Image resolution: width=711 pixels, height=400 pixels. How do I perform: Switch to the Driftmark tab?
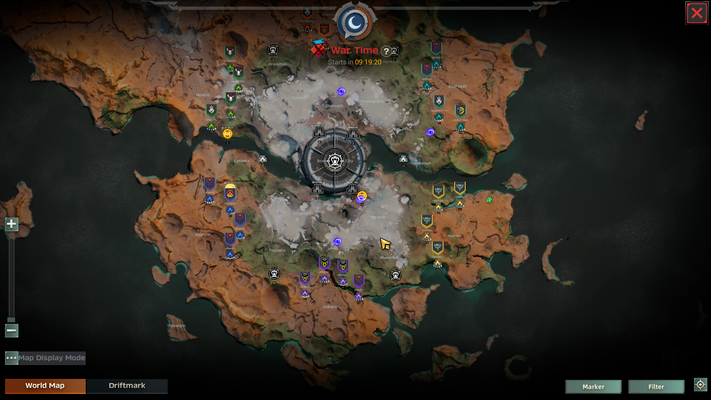pos(126,386)
